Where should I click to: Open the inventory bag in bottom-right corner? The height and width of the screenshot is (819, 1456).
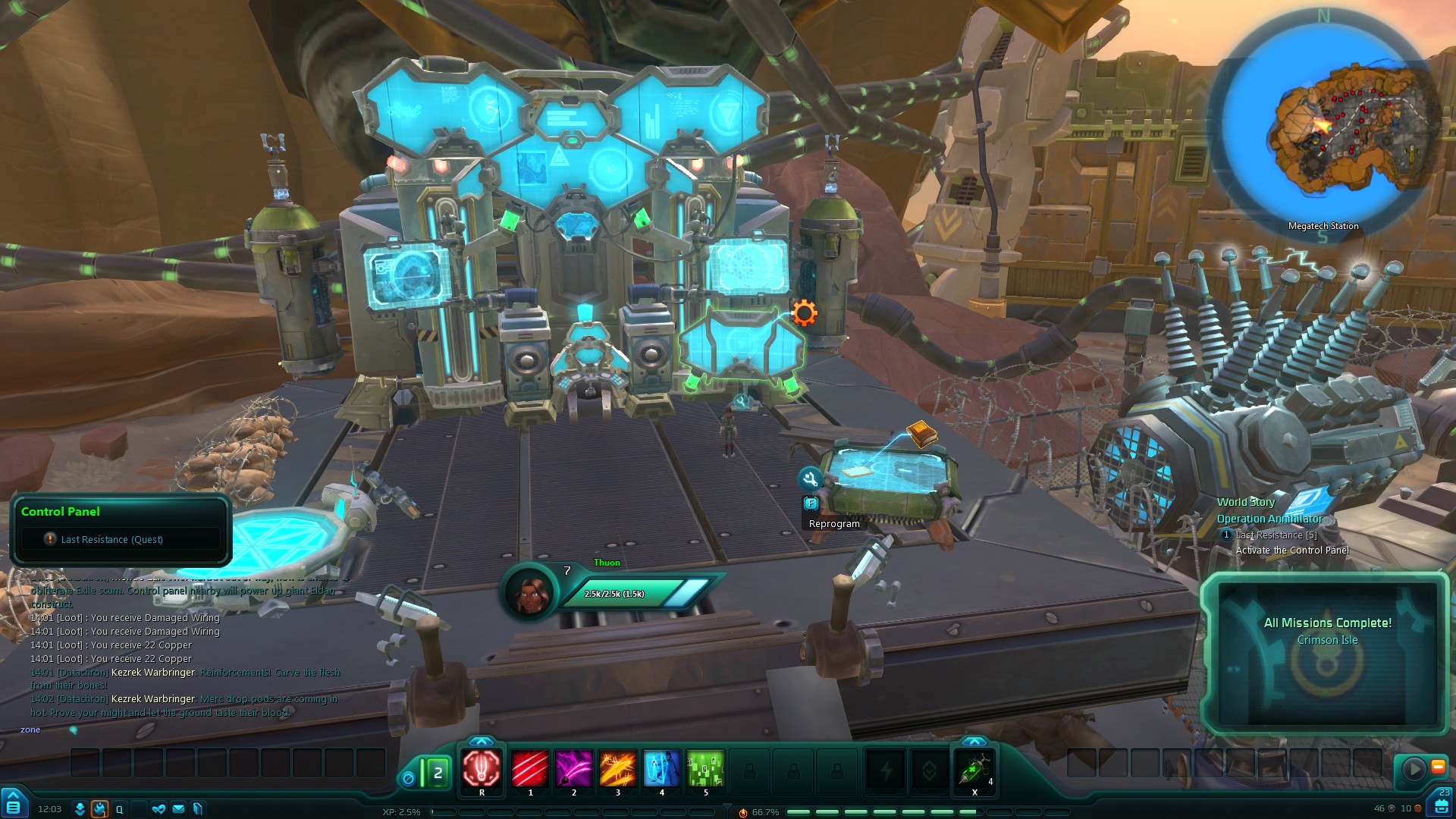click(1442, 805)
